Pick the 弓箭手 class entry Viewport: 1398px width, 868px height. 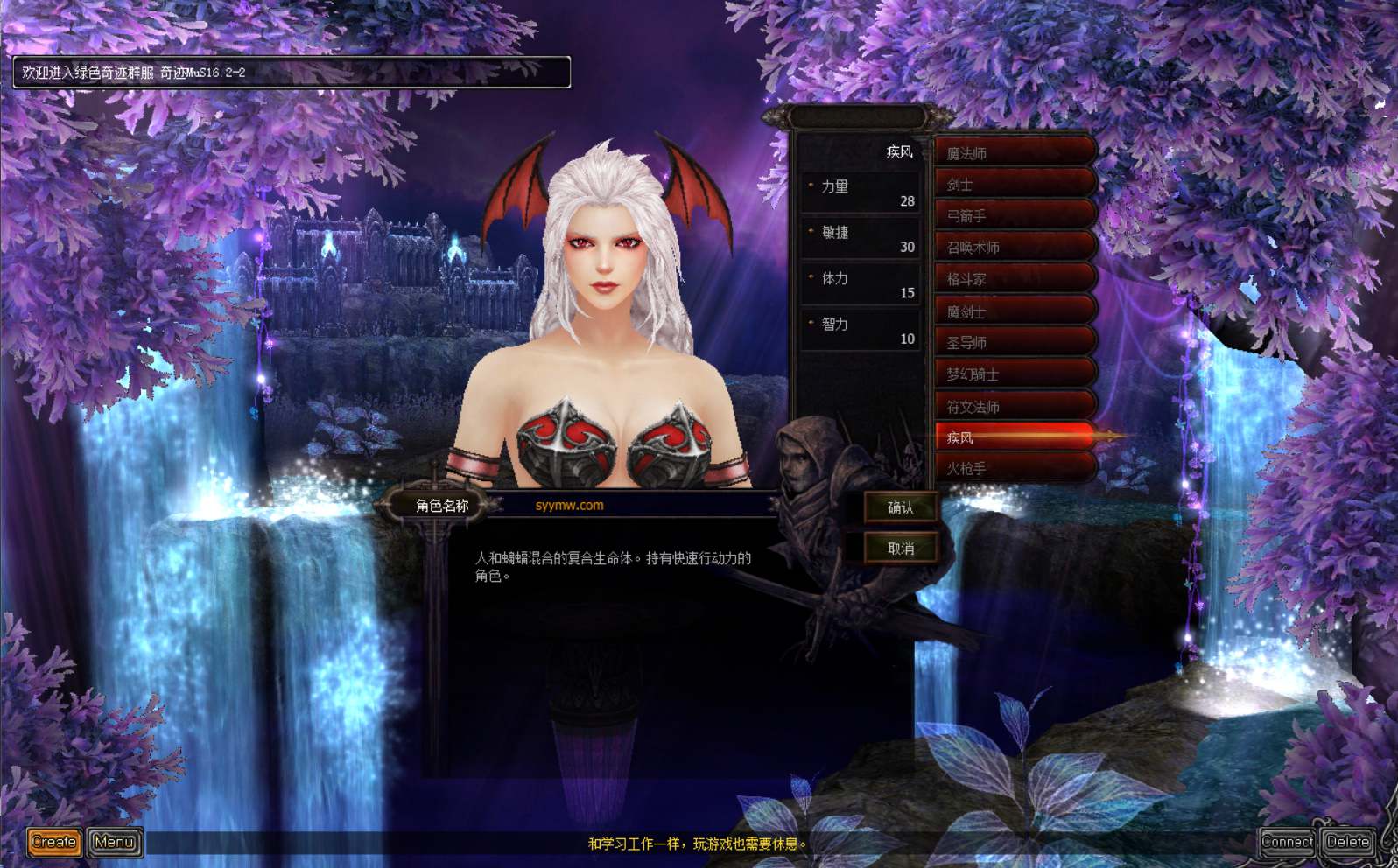tap(1014, 216)
